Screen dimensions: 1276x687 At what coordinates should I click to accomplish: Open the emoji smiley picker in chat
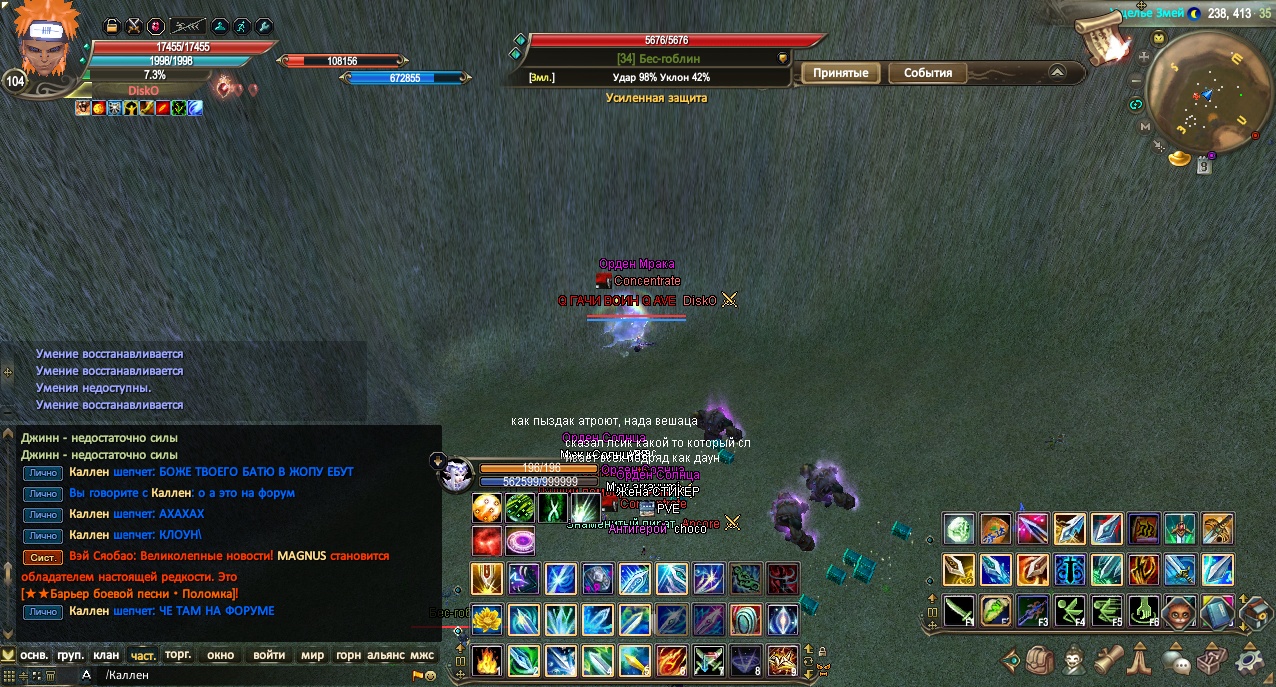coord(430,676)
